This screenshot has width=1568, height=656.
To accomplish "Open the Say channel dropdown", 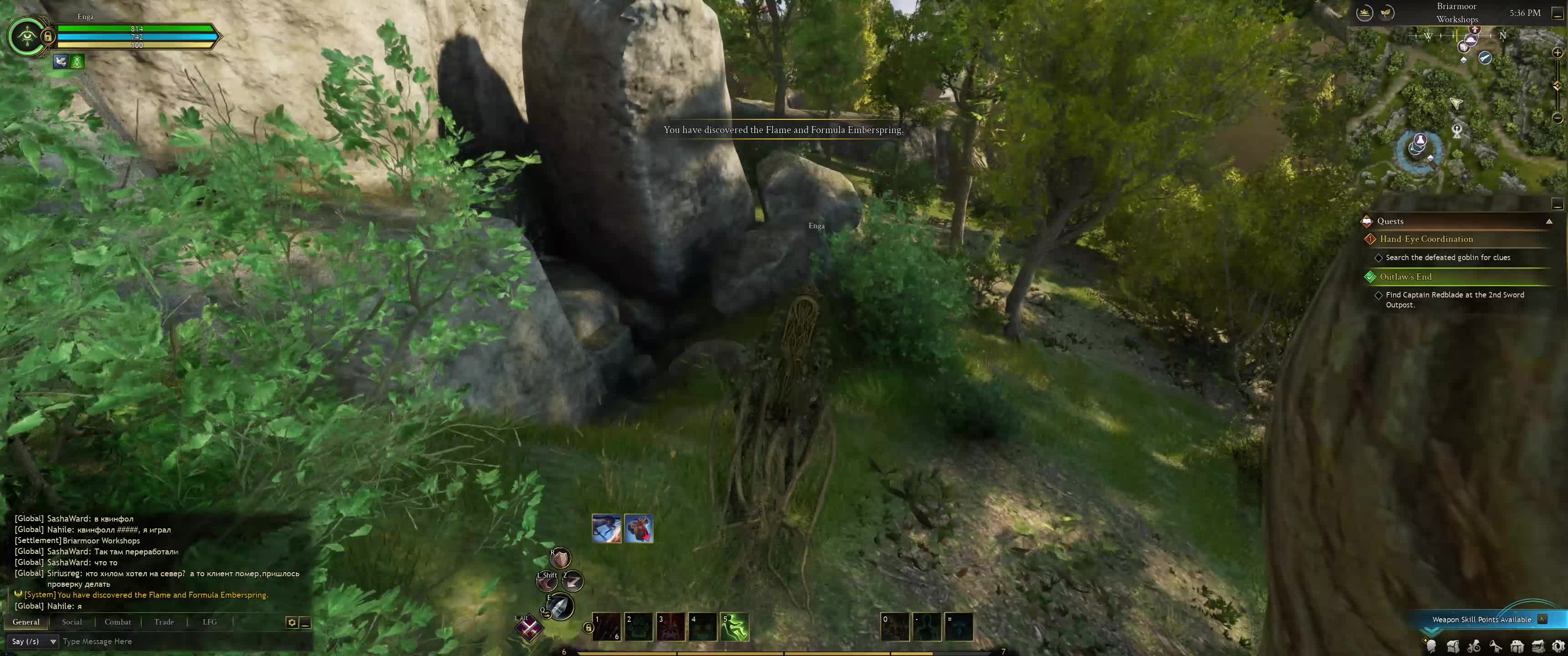I will click(x=33, y=641).
